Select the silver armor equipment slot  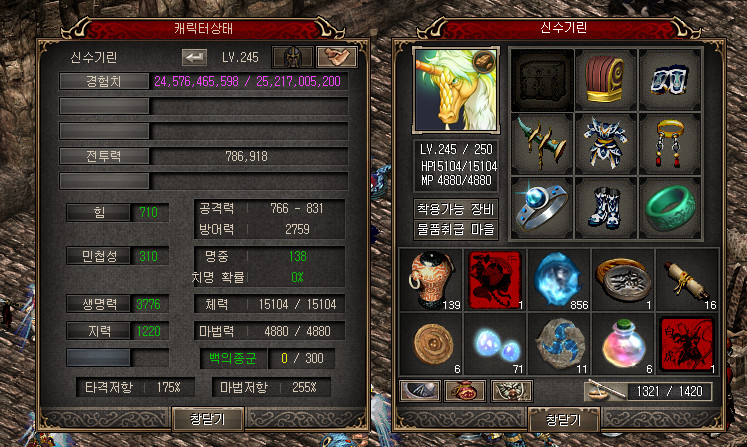click(x=604, y=143)
